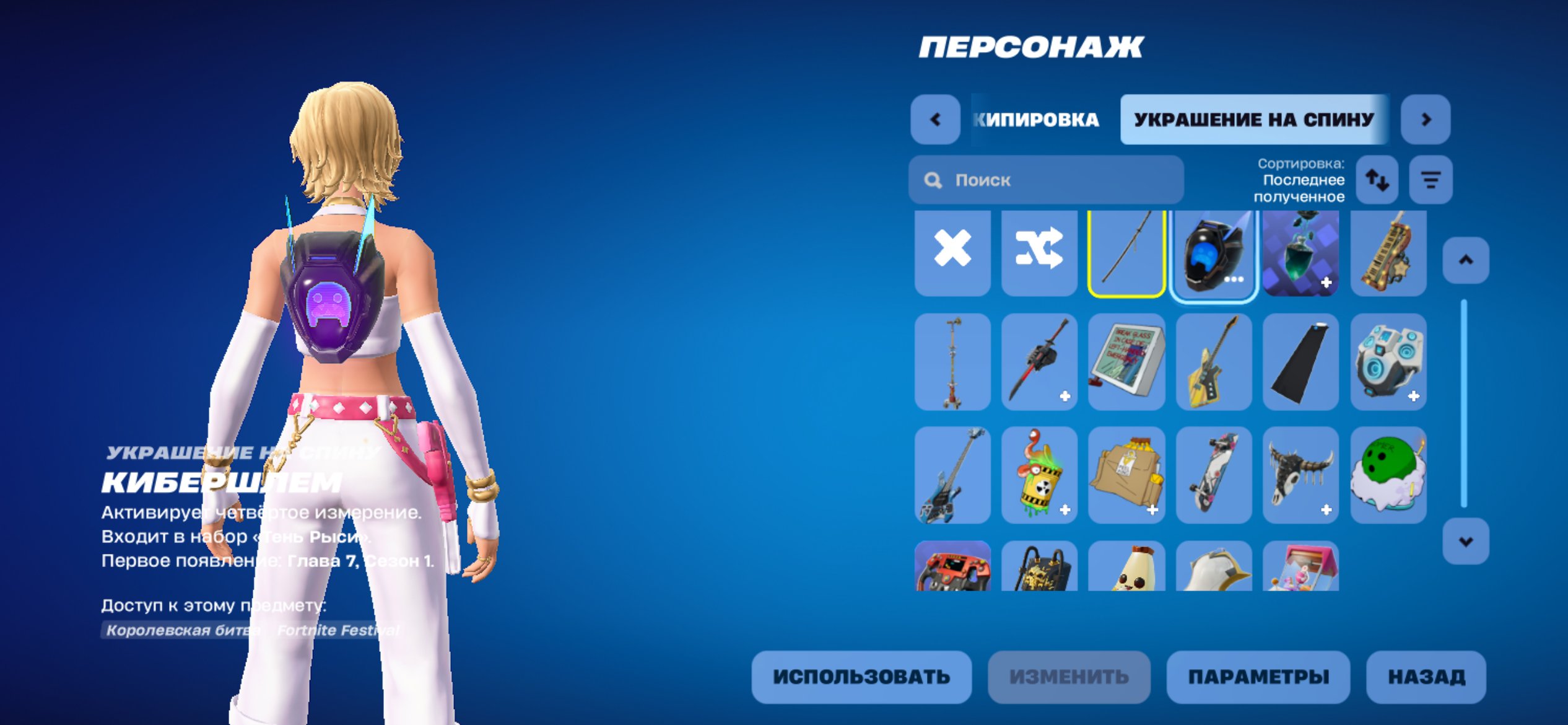The width and height of the screenshot is (1568, 725).
Task: Open the previous category with the left arrow
Action: (935, 121)
